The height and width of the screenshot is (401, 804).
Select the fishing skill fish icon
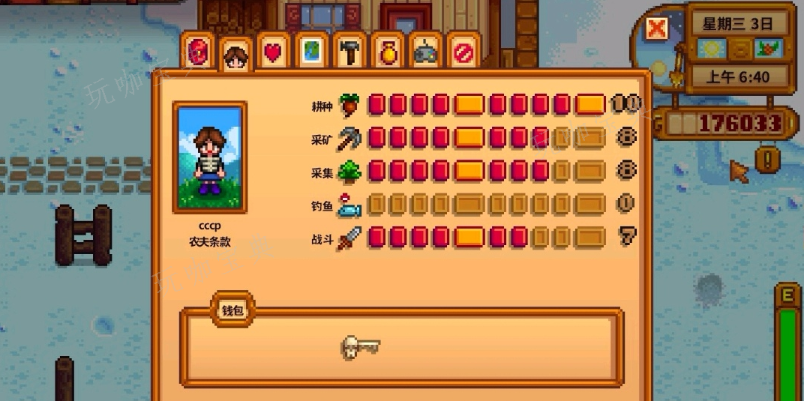[x=349, y=206]
